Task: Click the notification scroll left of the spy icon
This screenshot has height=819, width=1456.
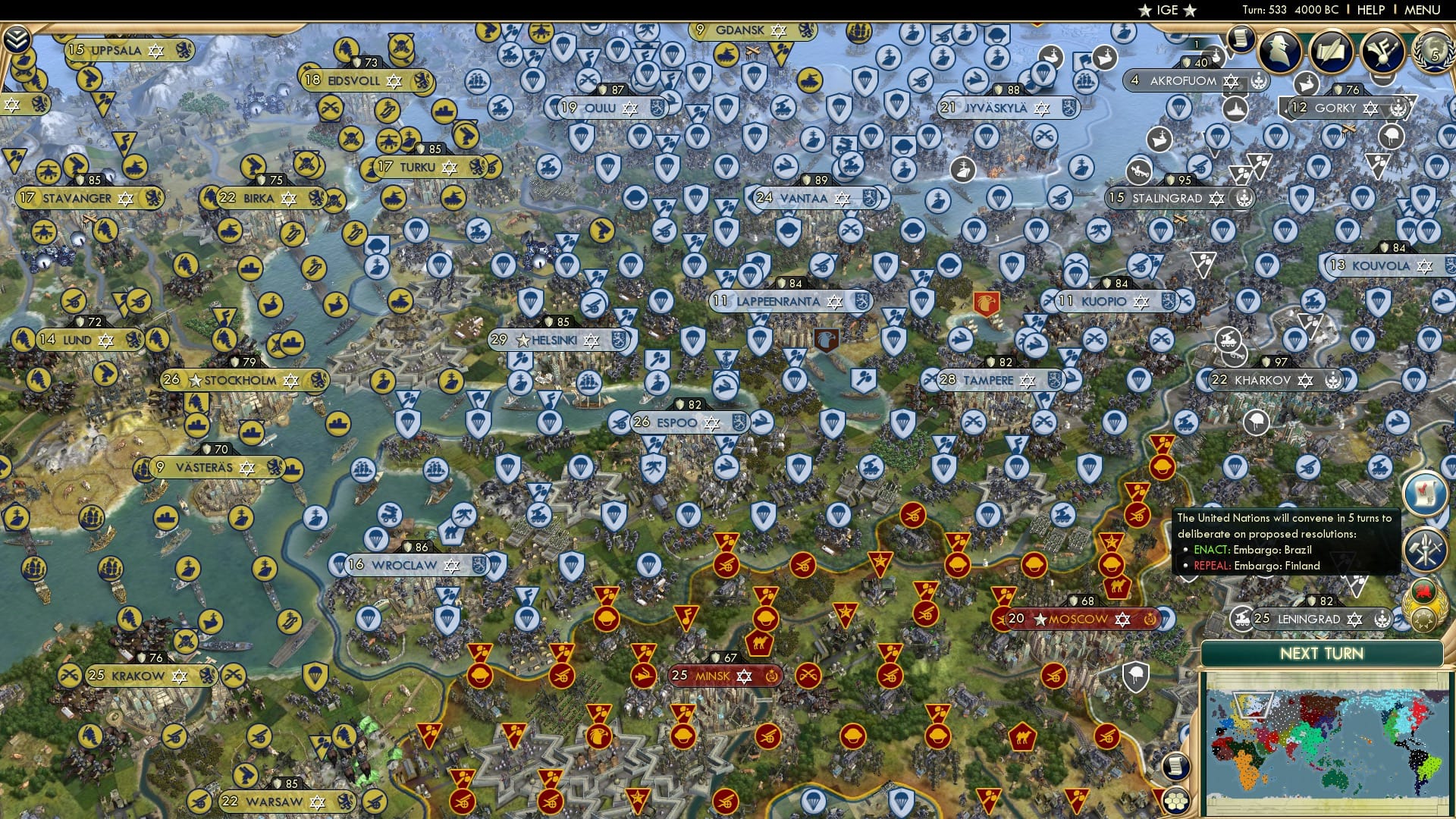Action: pyautogui.click(x=1241, y=39)
